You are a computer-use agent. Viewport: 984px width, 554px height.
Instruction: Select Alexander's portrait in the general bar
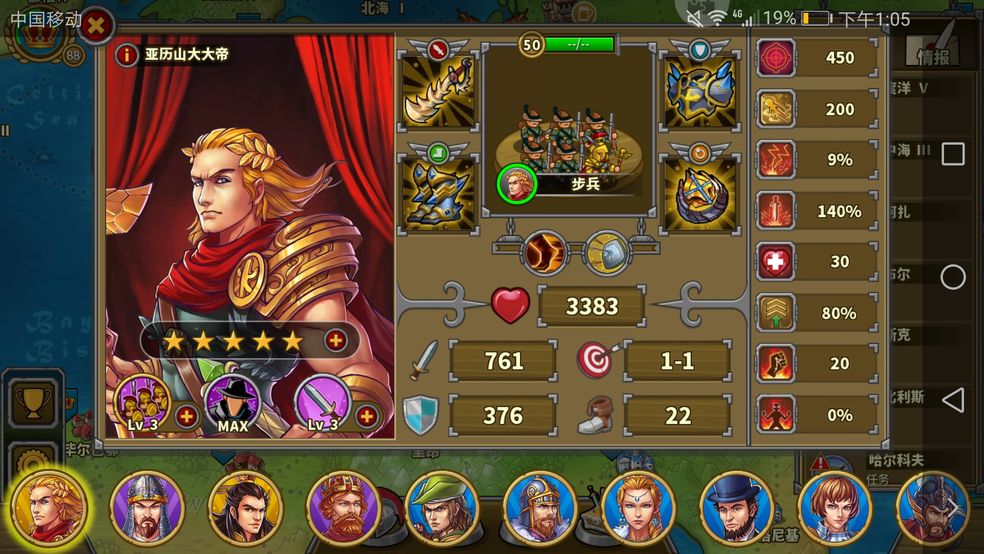[x=48, y=507]
